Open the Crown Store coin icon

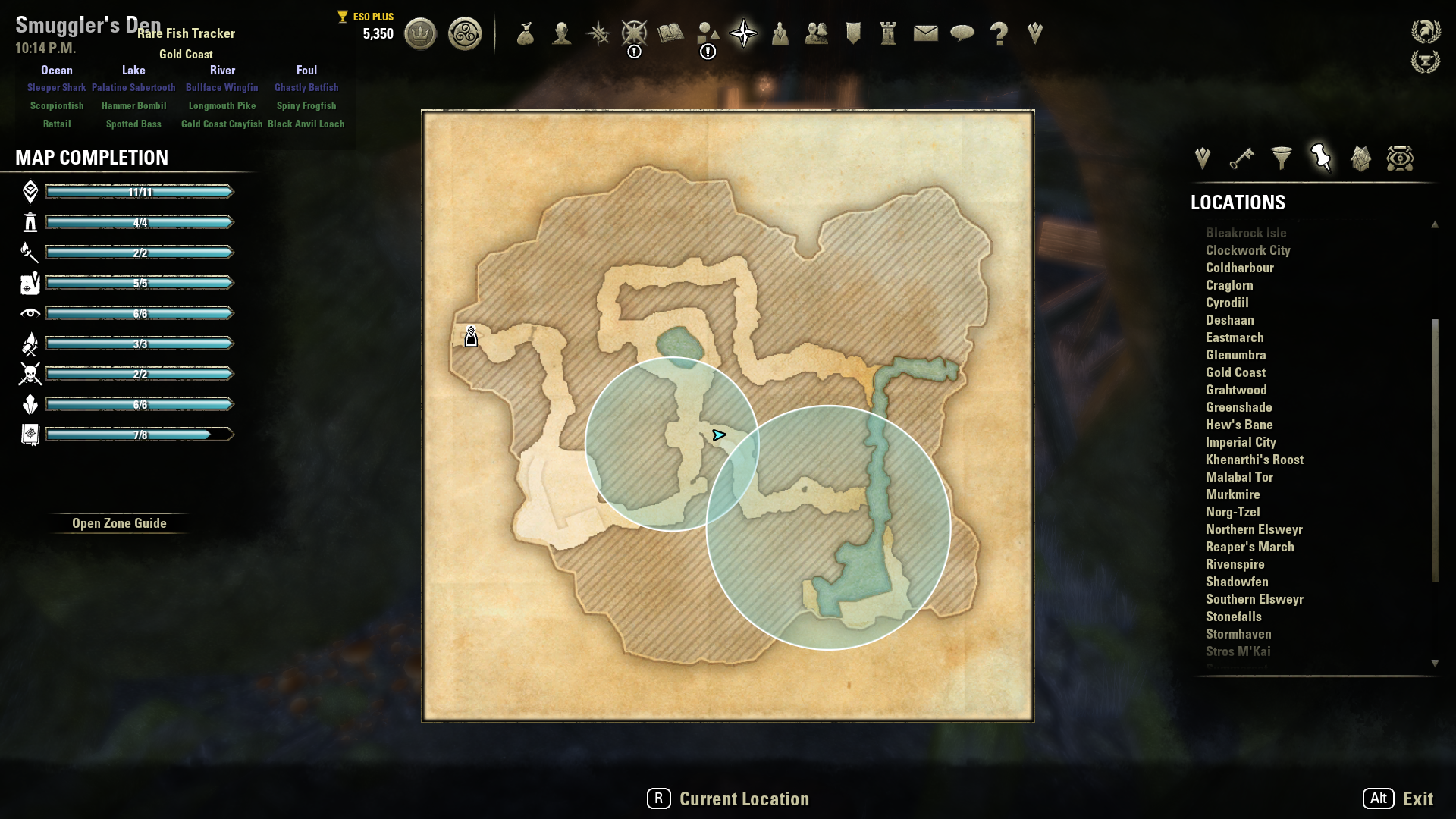pos(420,34)
